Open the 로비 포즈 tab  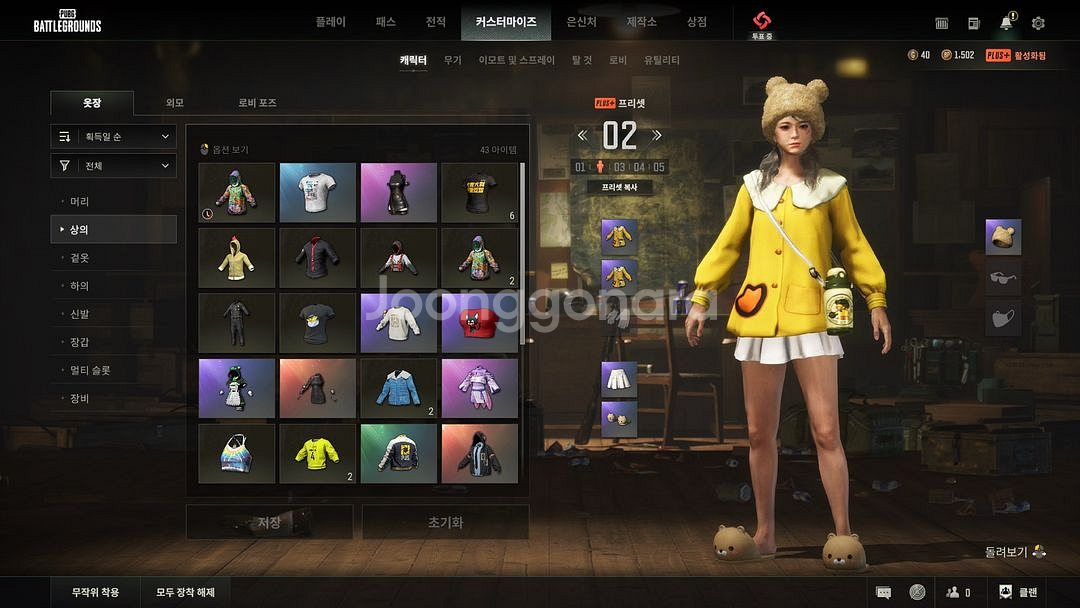pos(257,103)
